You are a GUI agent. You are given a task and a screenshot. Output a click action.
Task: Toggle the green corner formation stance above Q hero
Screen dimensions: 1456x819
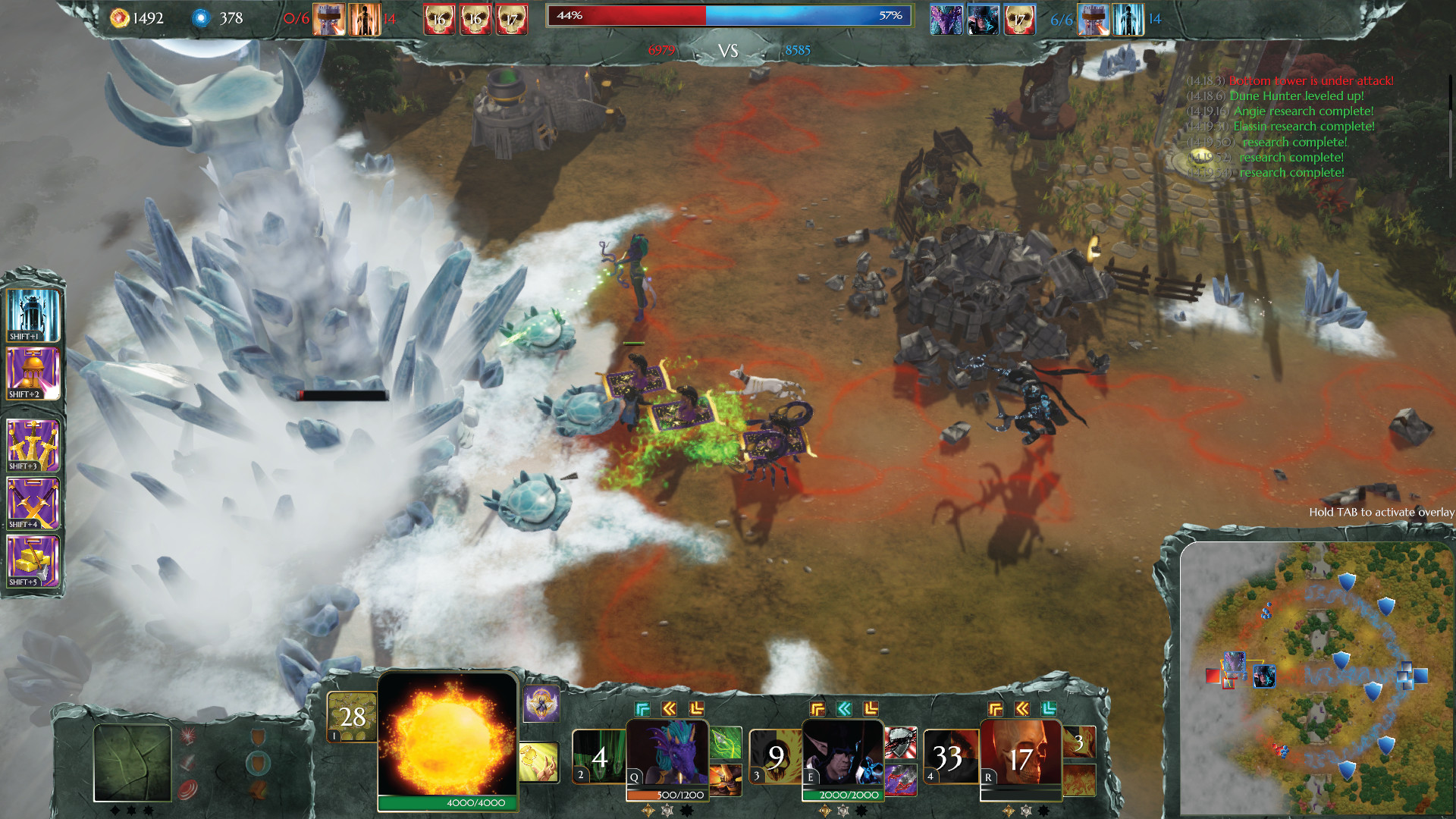(642, 710)
